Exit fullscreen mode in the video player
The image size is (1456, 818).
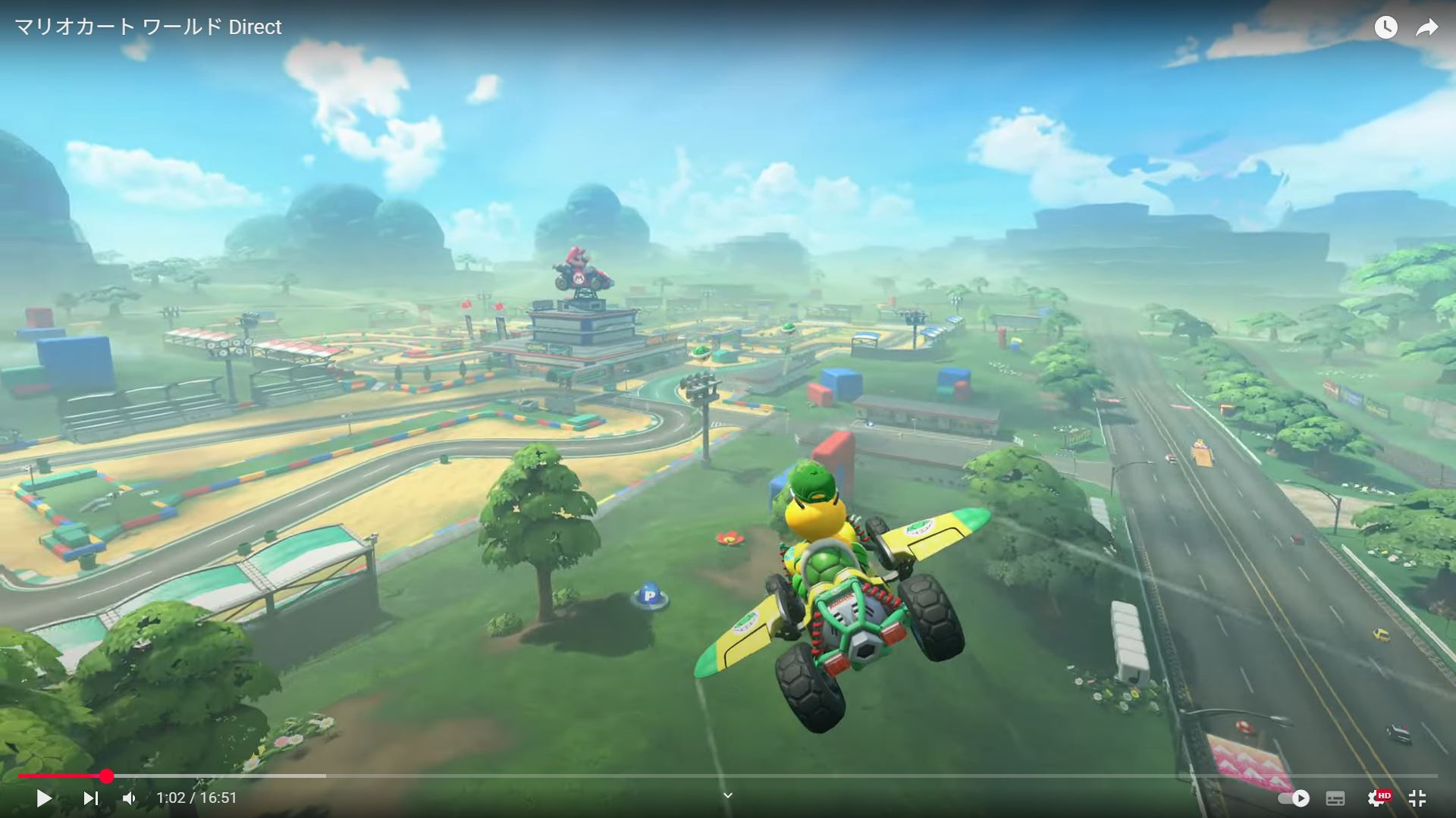pos(1417,798)
